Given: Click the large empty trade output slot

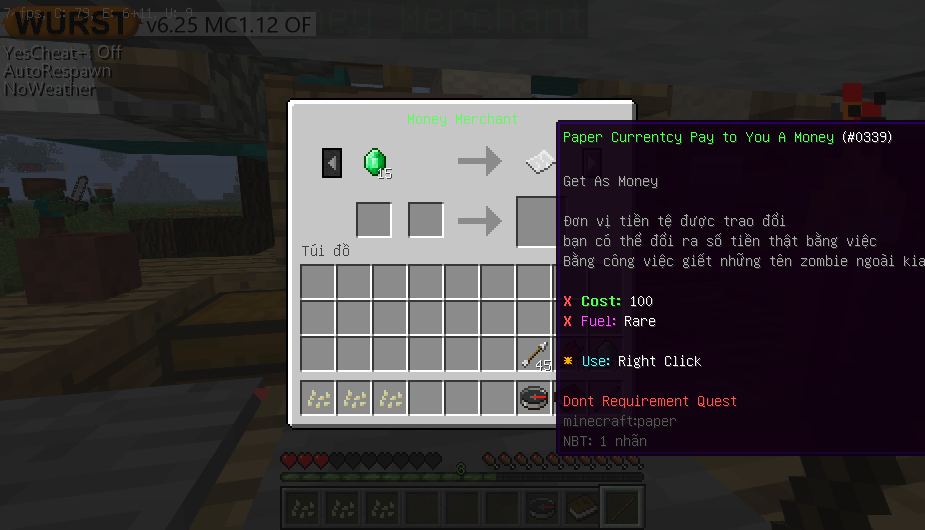Looking at the screenshot, I should pyautogui.click(x=538, y=221).
